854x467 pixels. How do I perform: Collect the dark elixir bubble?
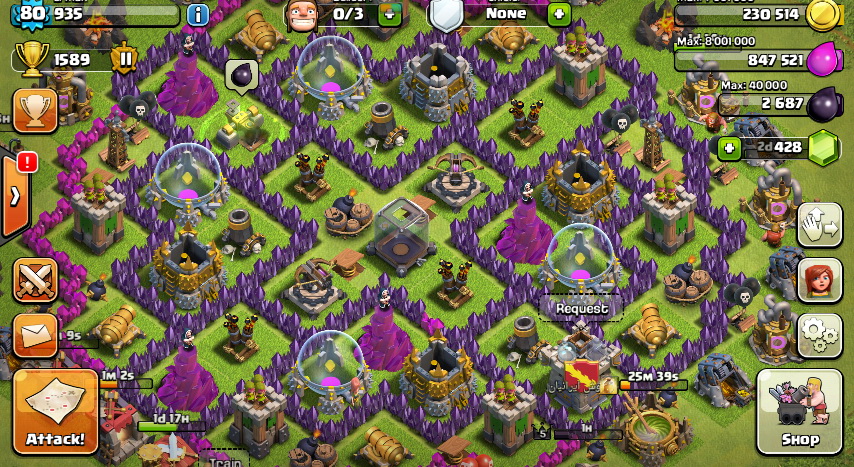click(241, 75)
